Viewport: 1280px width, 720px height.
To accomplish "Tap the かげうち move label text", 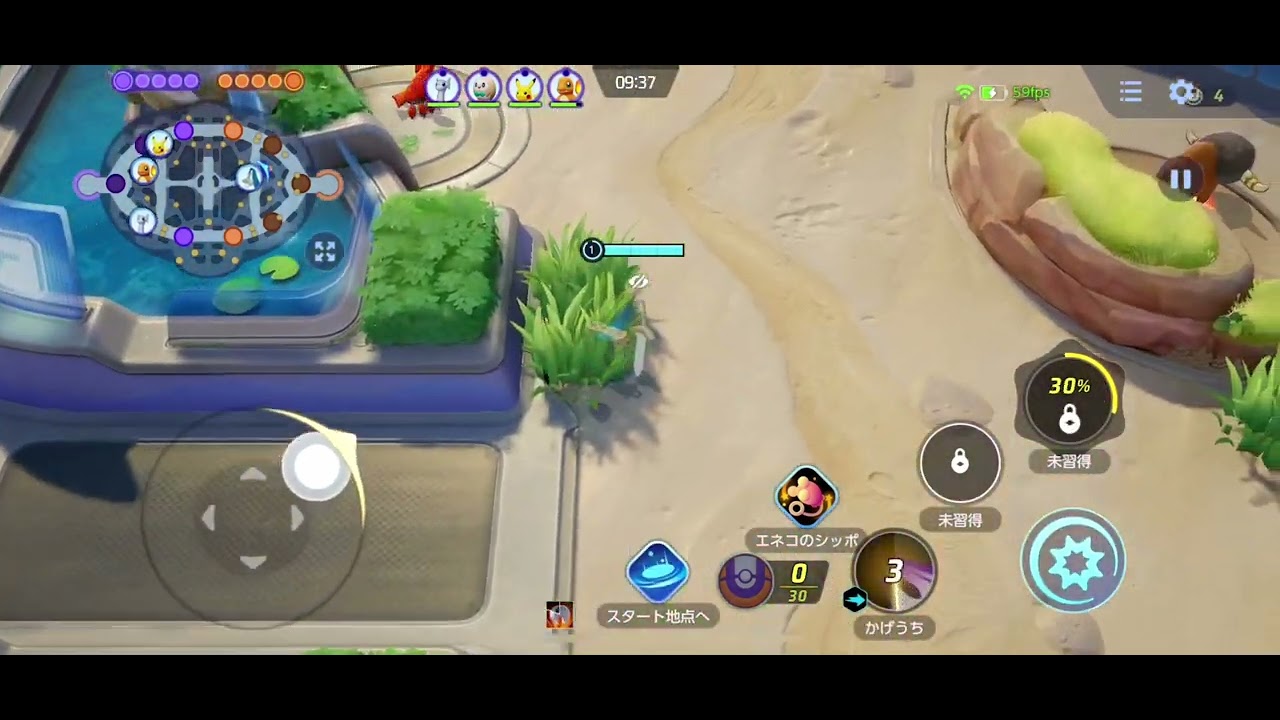I will (x=893, y=628).
